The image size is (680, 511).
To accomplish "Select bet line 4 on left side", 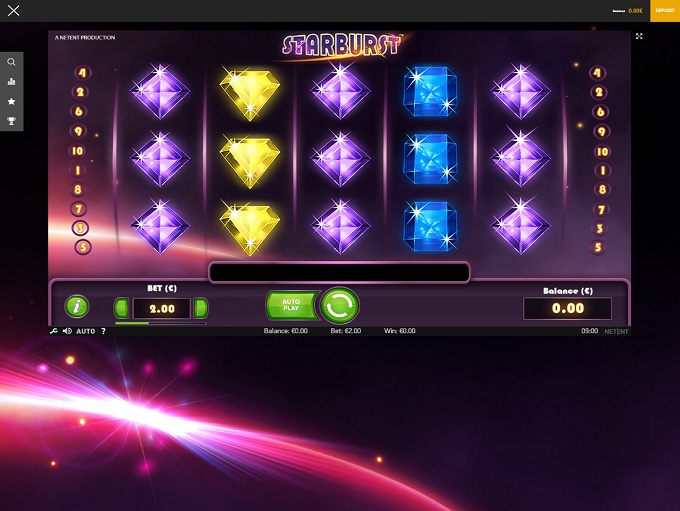I will click(x=82, y=73).
